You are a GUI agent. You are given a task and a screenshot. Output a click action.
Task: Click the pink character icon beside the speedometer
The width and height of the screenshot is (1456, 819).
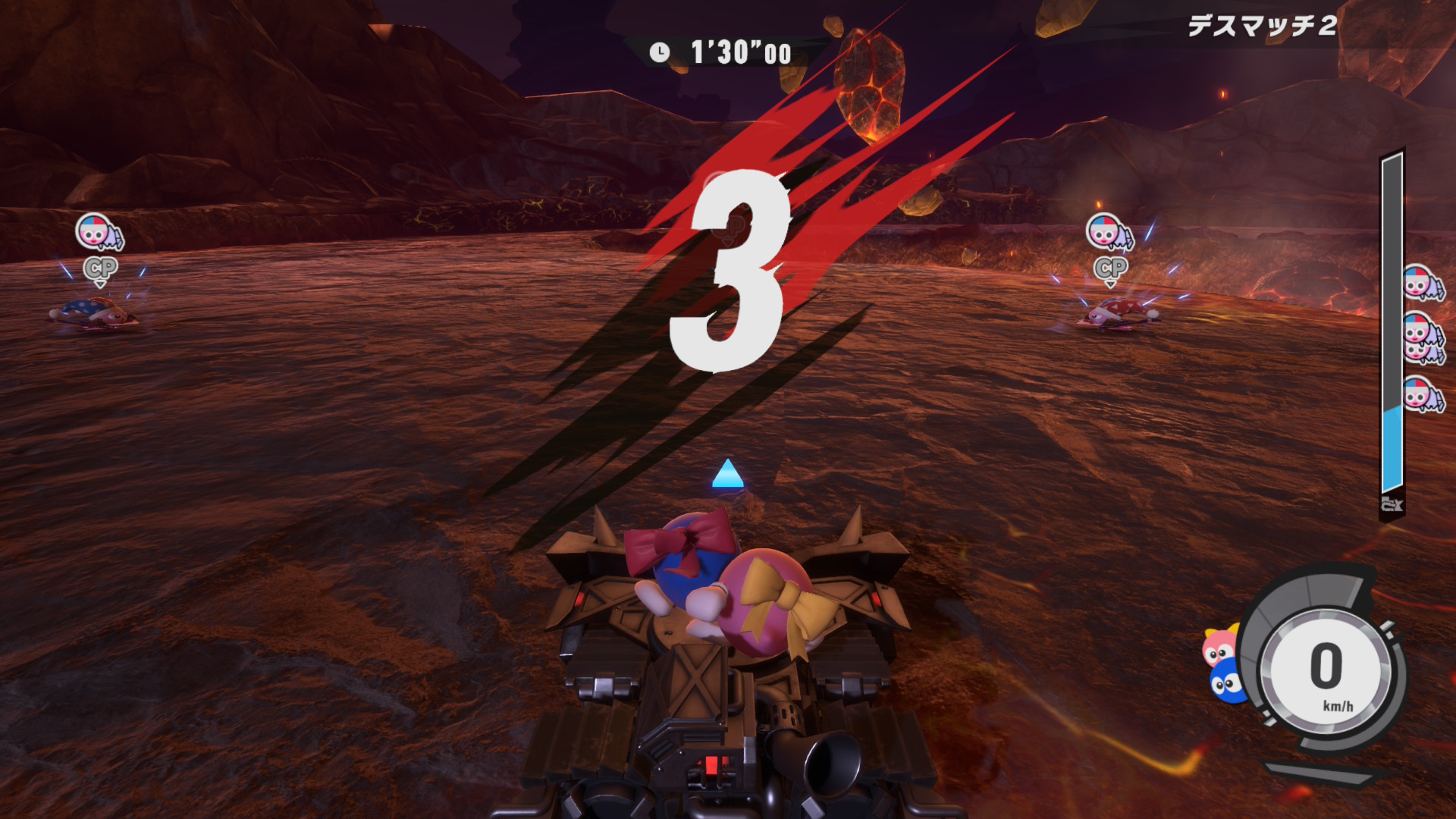click(x=1219, y=647)
